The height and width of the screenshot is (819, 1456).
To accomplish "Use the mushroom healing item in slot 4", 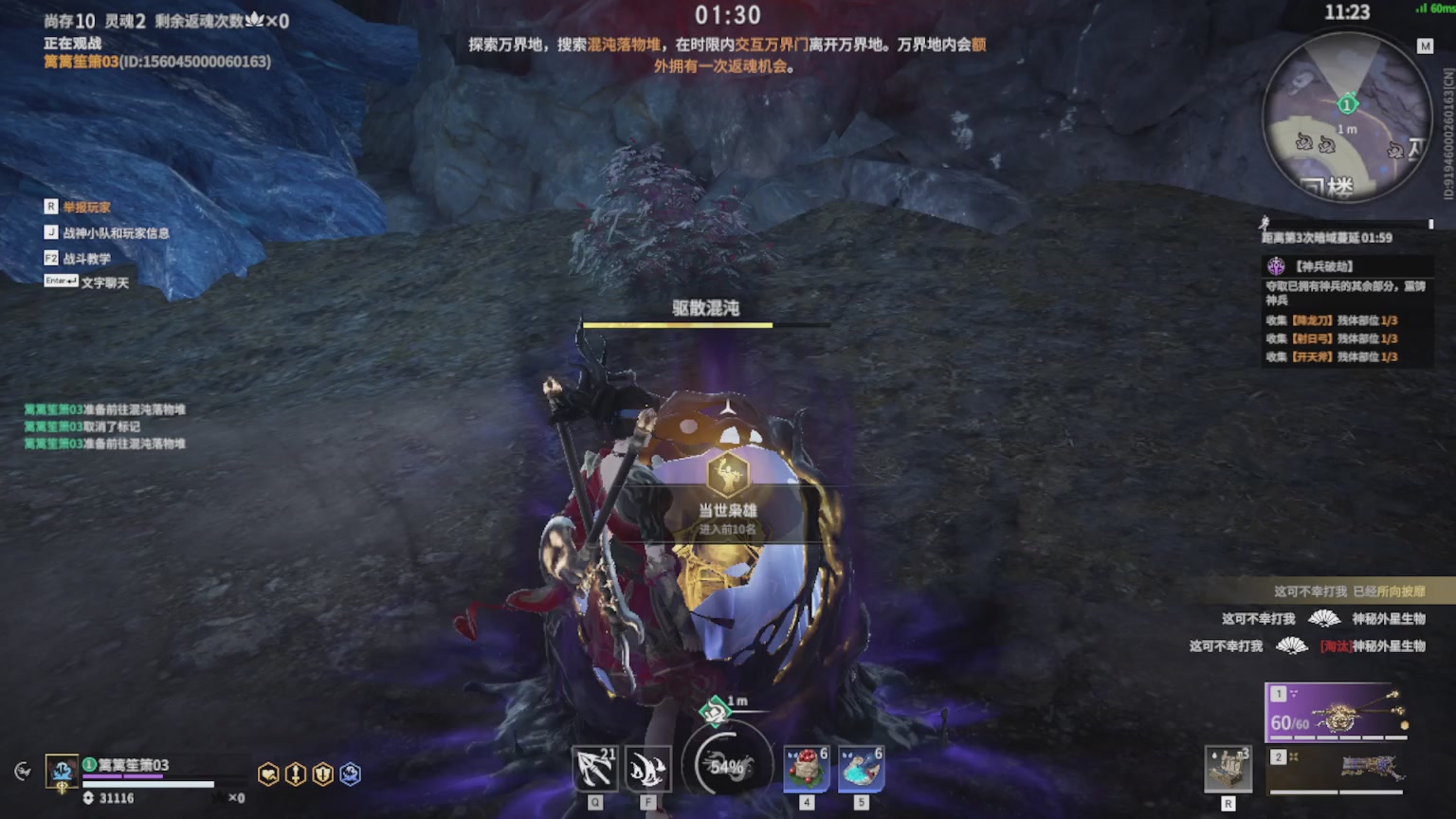I will coord(804,768).
